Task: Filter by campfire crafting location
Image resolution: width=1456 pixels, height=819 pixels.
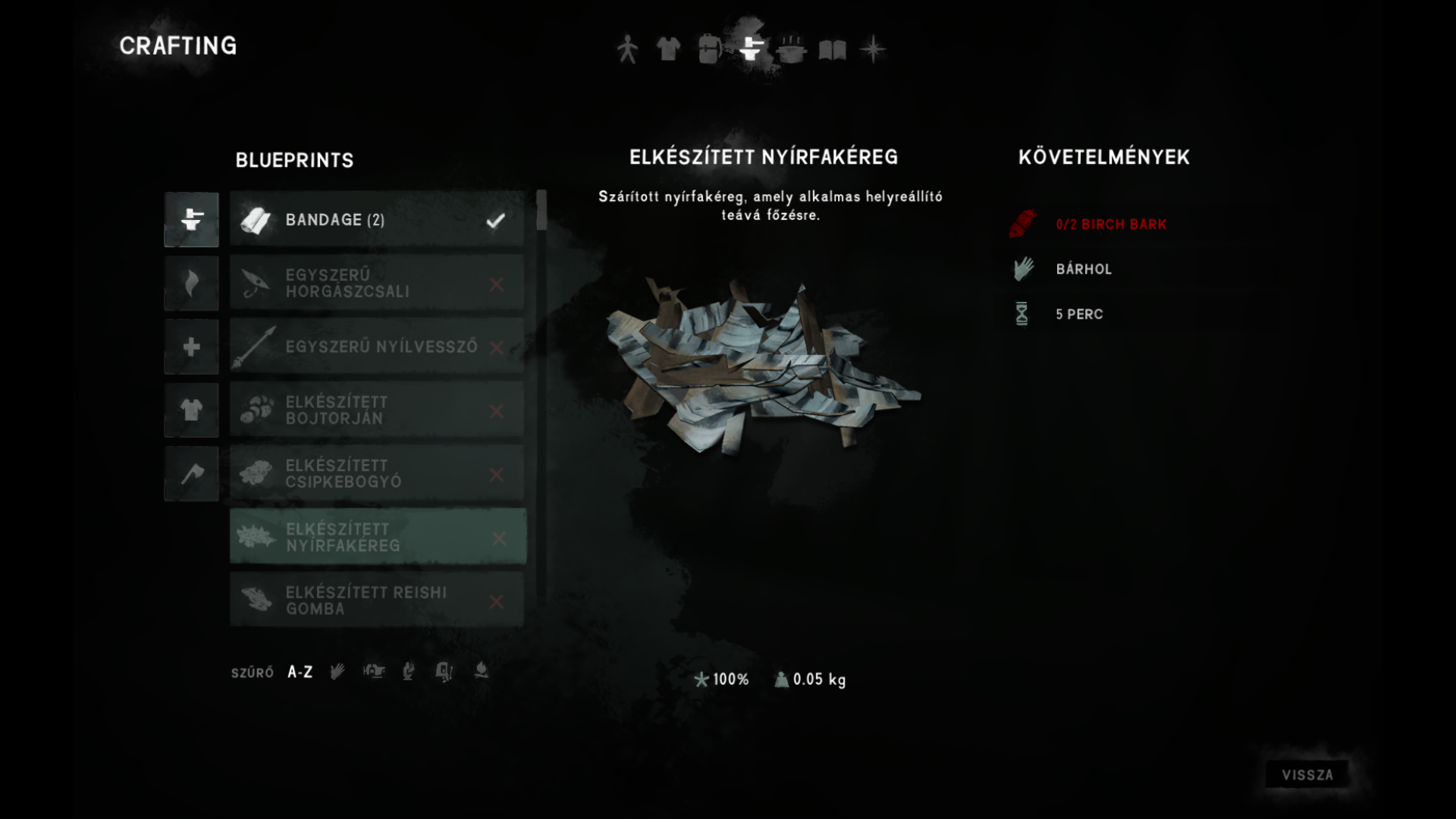Action: point(481,671)
